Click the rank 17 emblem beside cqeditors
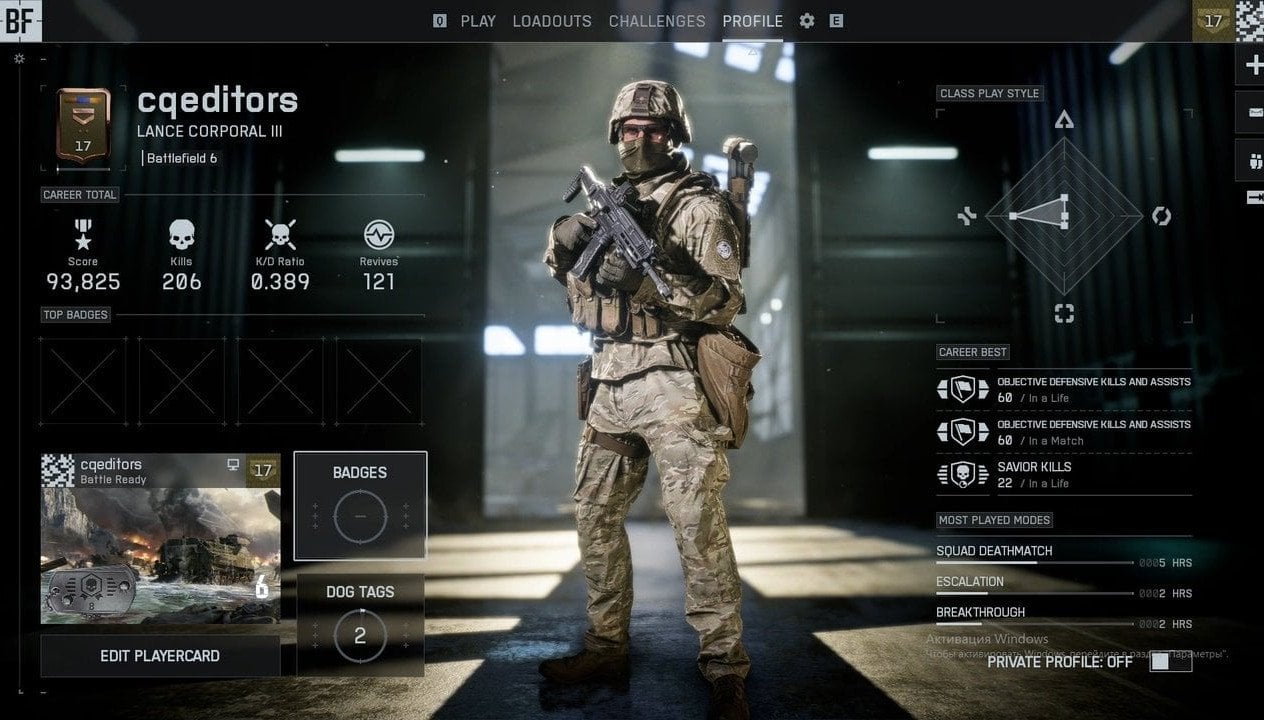This screenshot has width=1264, height=720. [x=83, y=127]
